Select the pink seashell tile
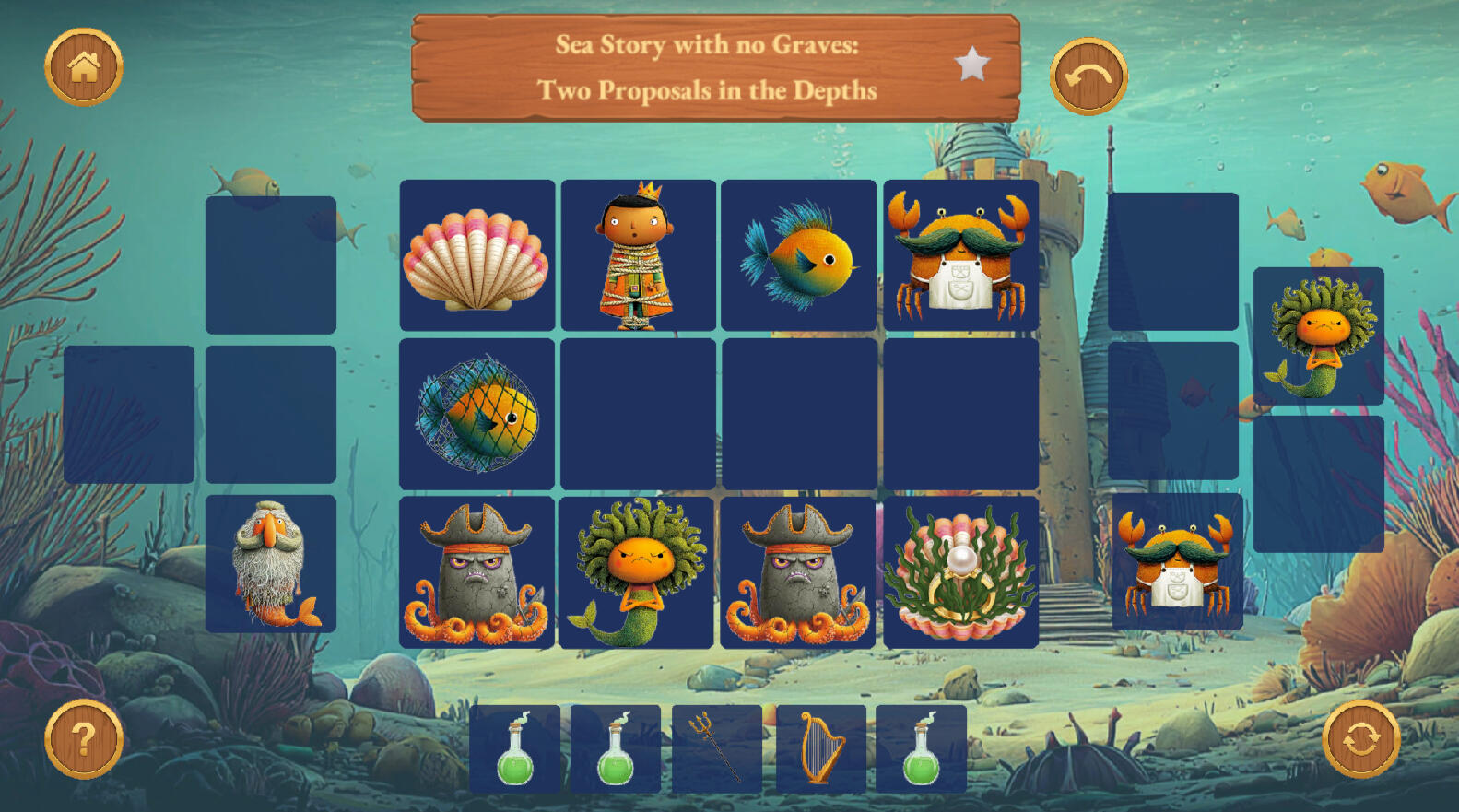1459x812 pixels. click(x=477, y=255)
